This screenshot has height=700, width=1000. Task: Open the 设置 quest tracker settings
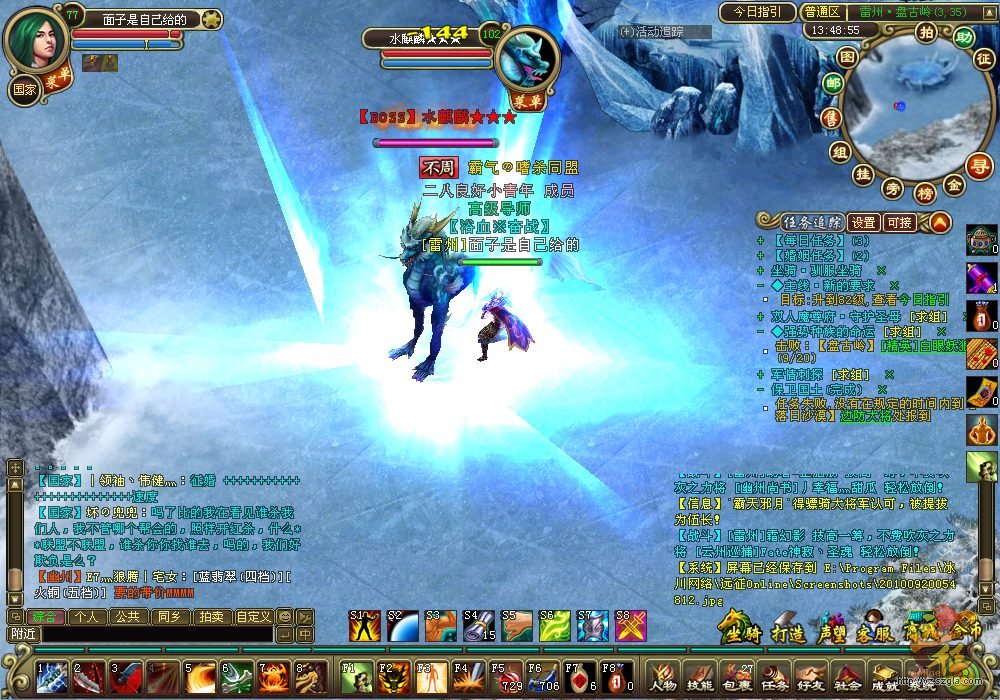tap(864, 222)
